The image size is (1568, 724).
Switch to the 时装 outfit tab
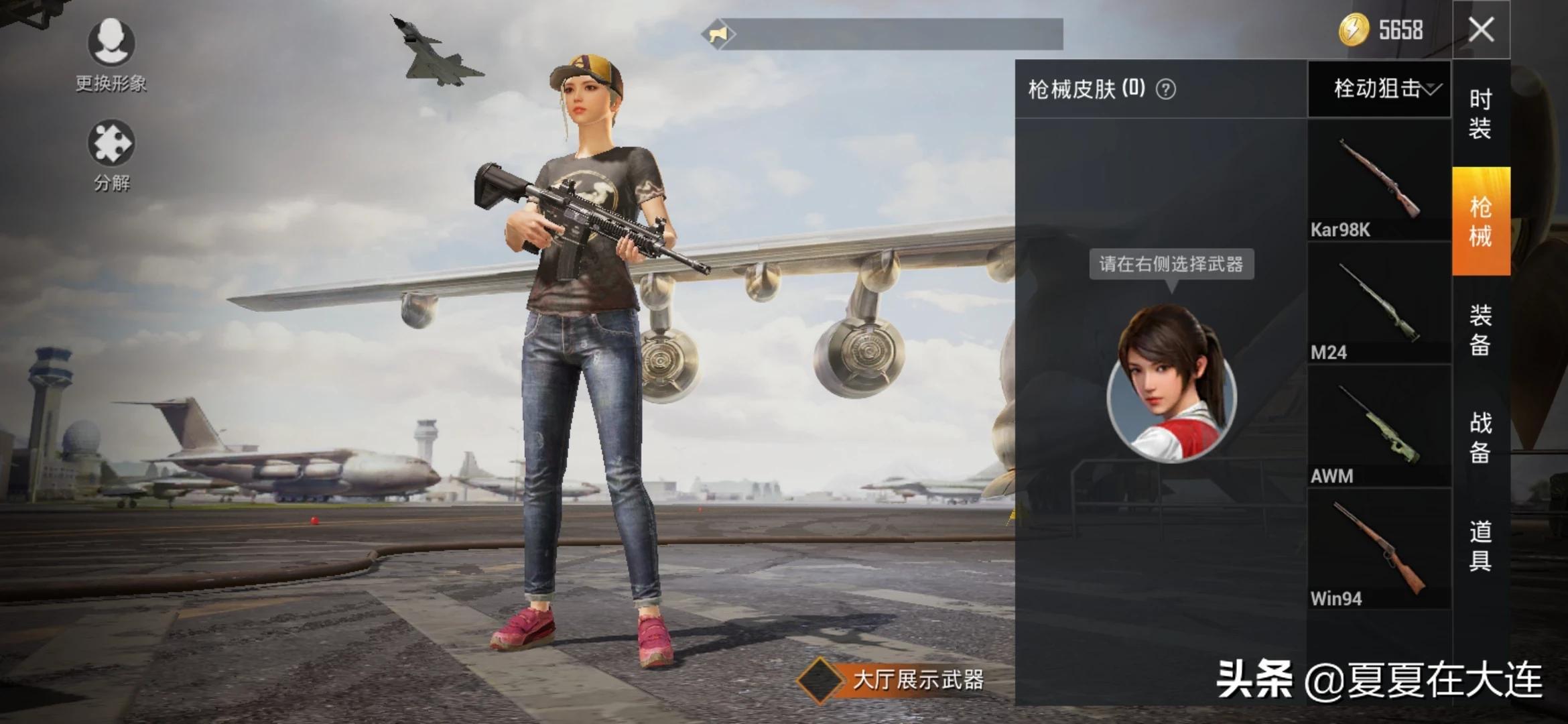1480,113
